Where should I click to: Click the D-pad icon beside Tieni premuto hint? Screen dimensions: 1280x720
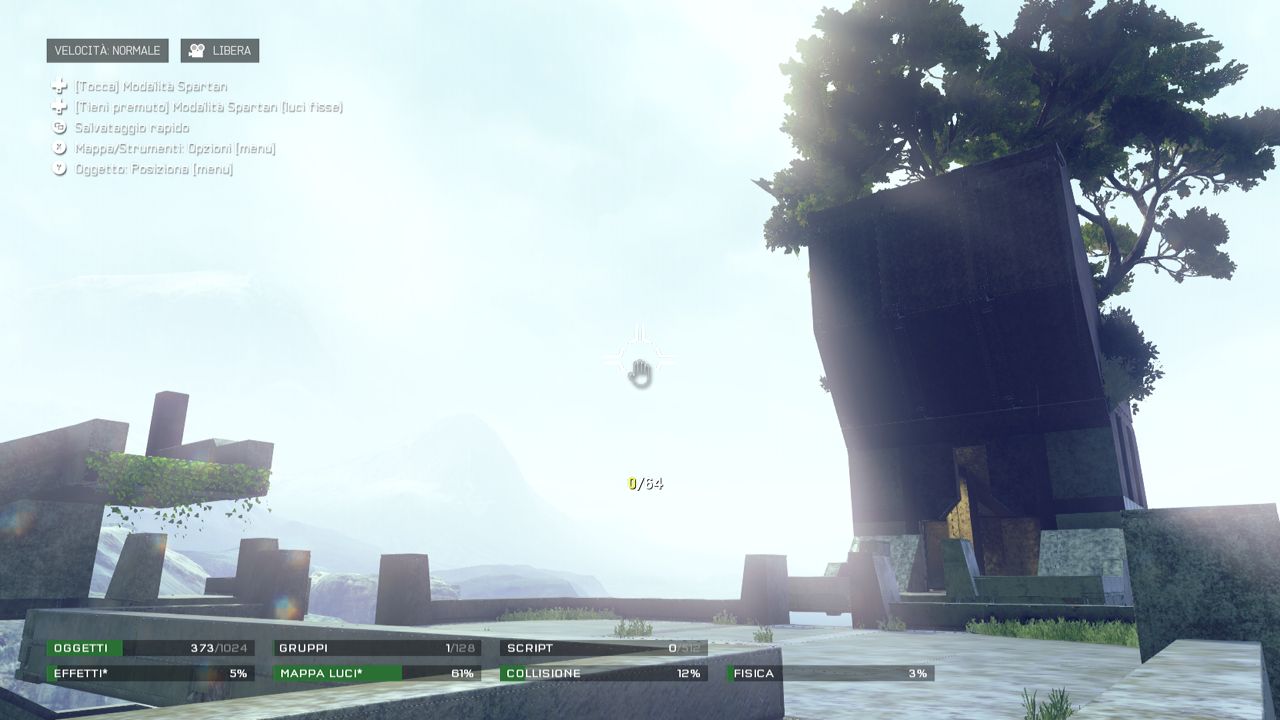[60, 107]
